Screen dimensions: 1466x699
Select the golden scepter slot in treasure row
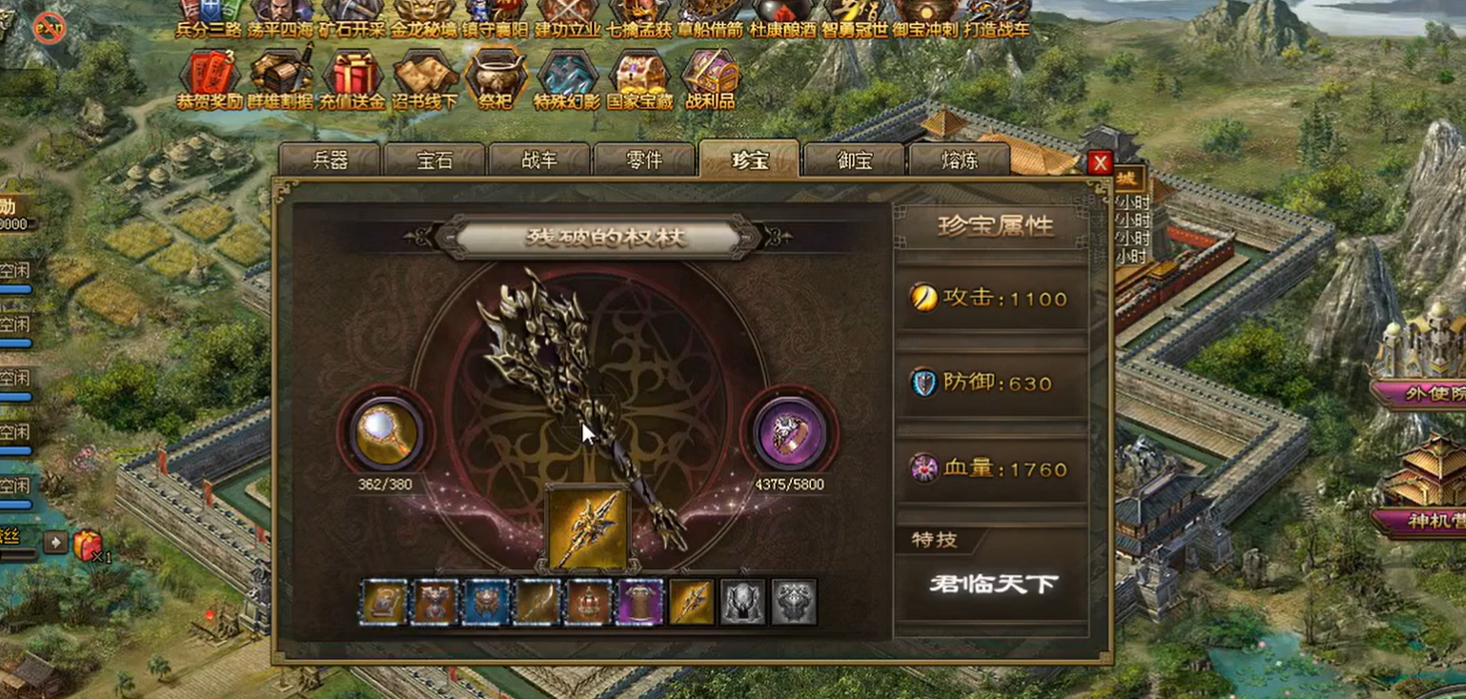692,603
